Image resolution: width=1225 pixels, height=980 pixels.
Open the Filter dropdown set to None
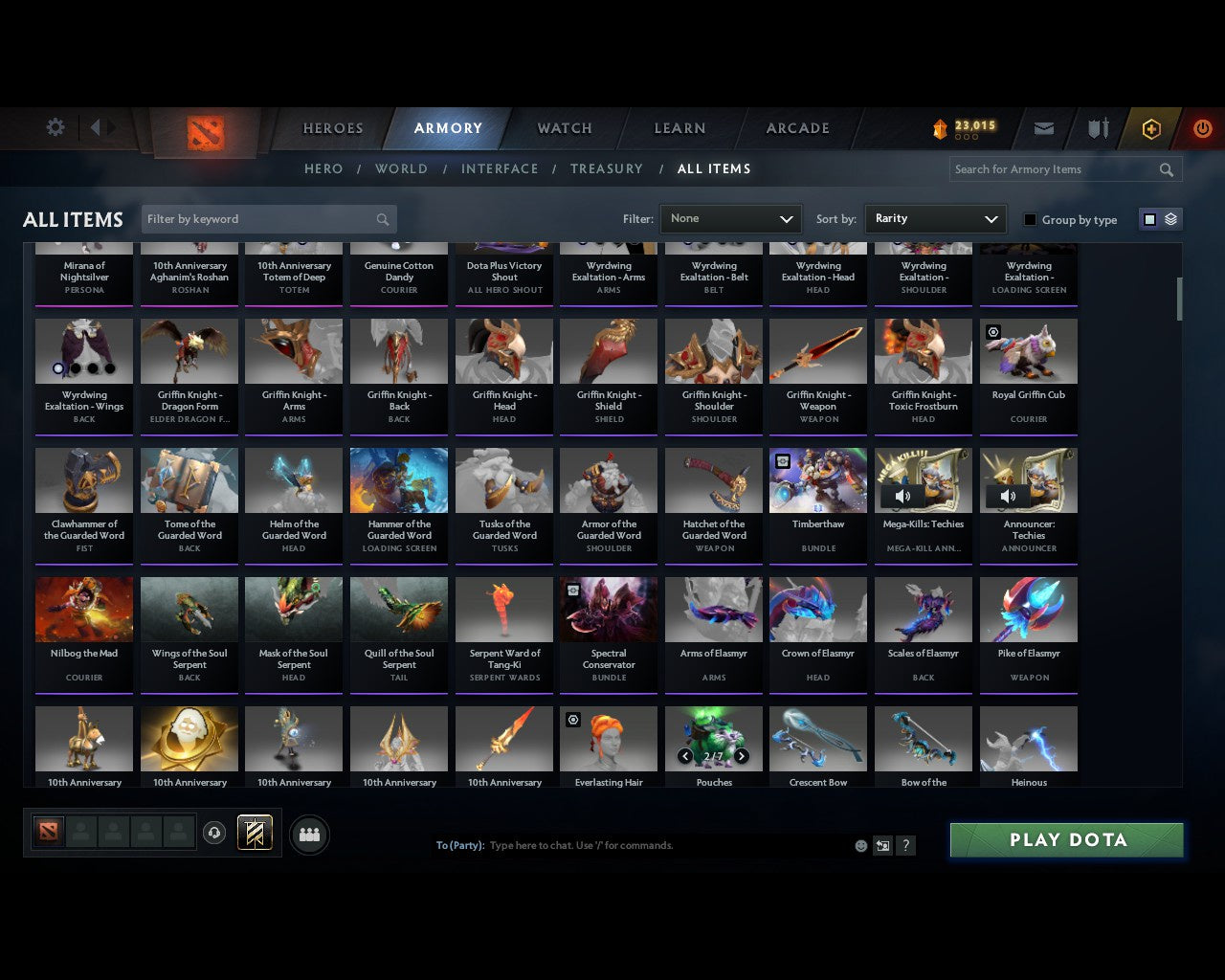coord(730,218)
